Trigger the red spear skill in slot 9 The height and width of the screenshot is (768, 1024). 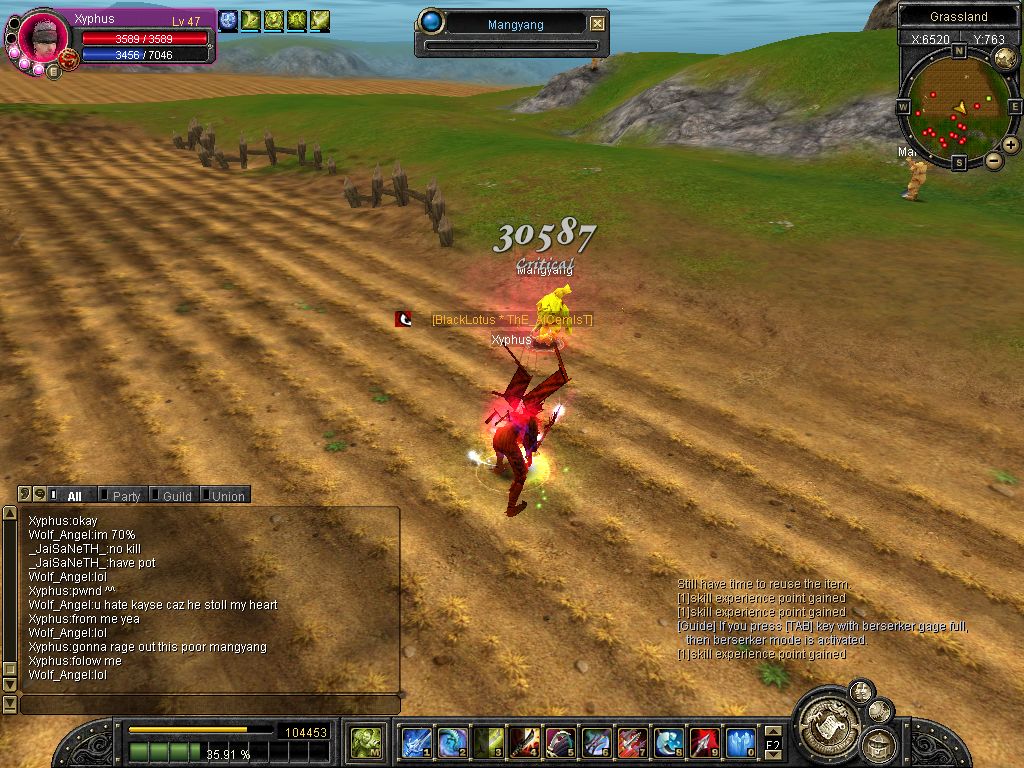(704, 743)
